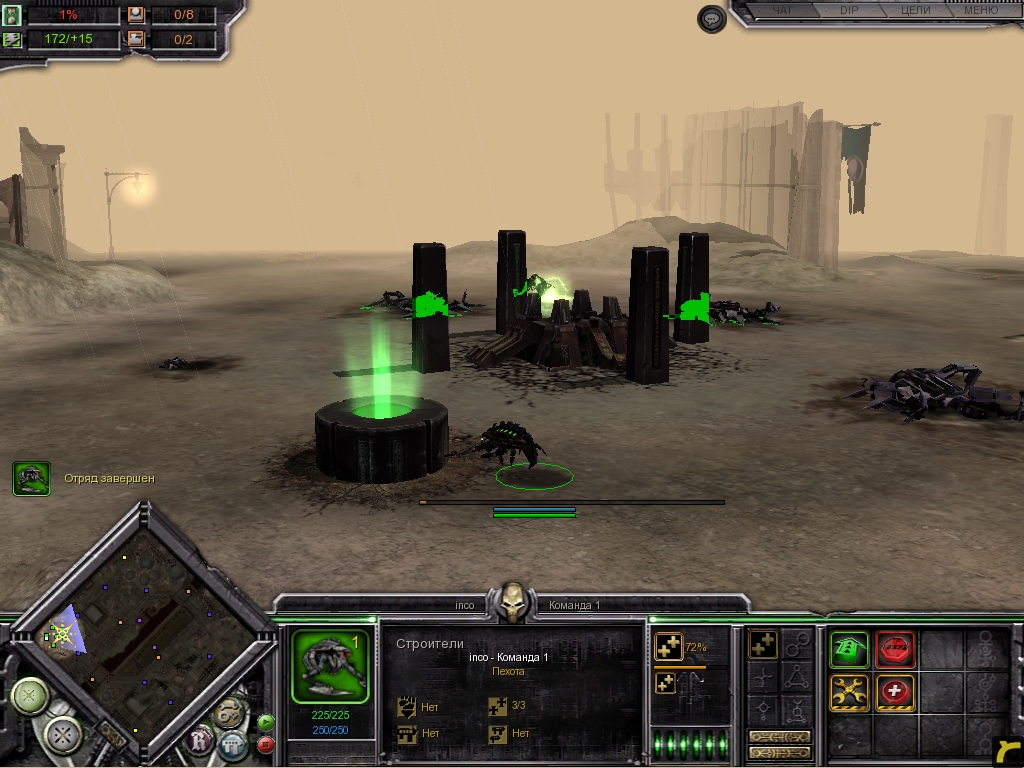Issue the red stop command

pos(895,649)
